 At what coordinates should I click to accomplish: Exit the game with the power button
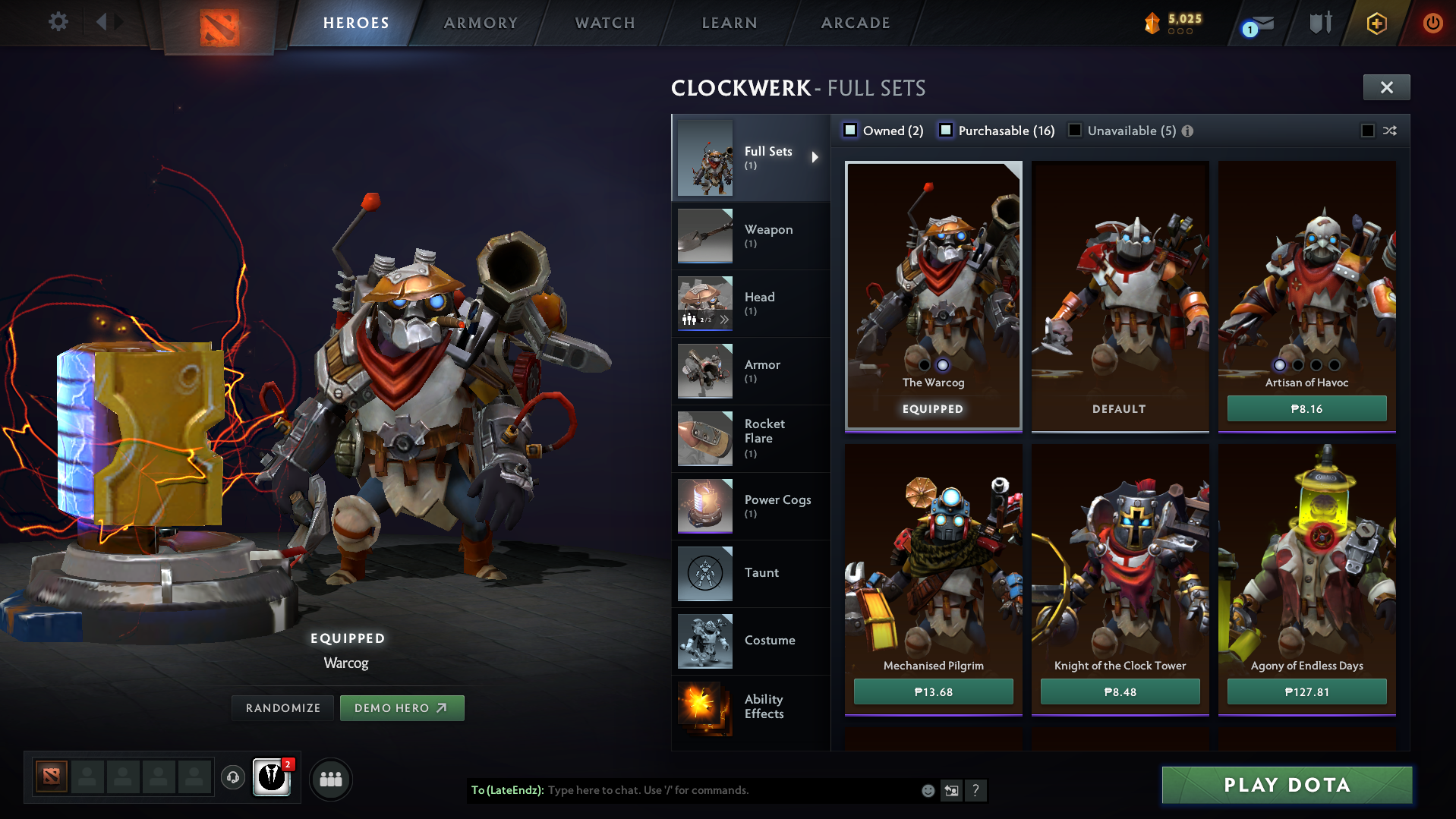tap(1432, 23)
